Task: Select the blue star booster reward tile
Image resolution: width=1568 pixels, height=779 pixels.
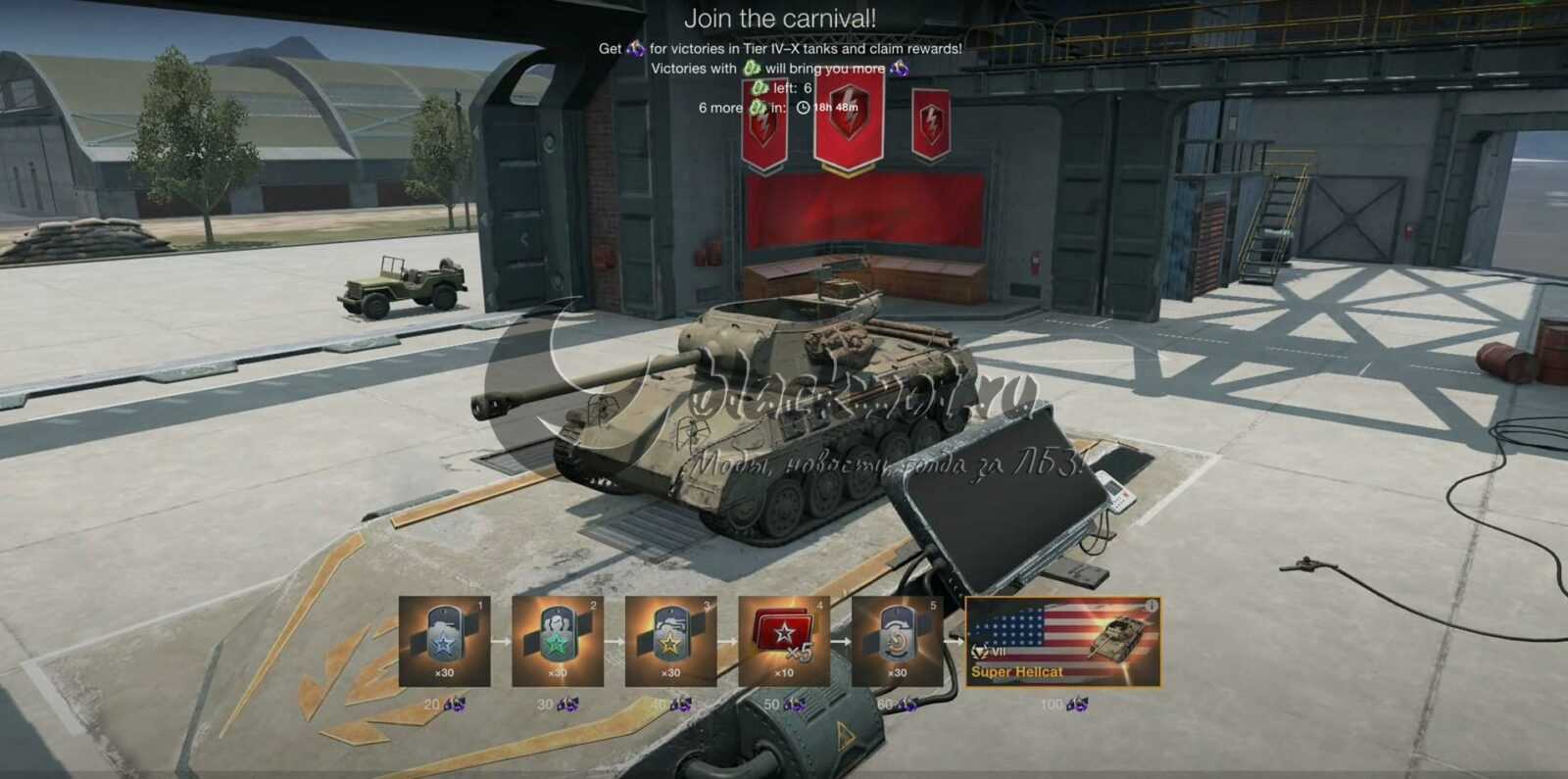Action: [444, 641]
